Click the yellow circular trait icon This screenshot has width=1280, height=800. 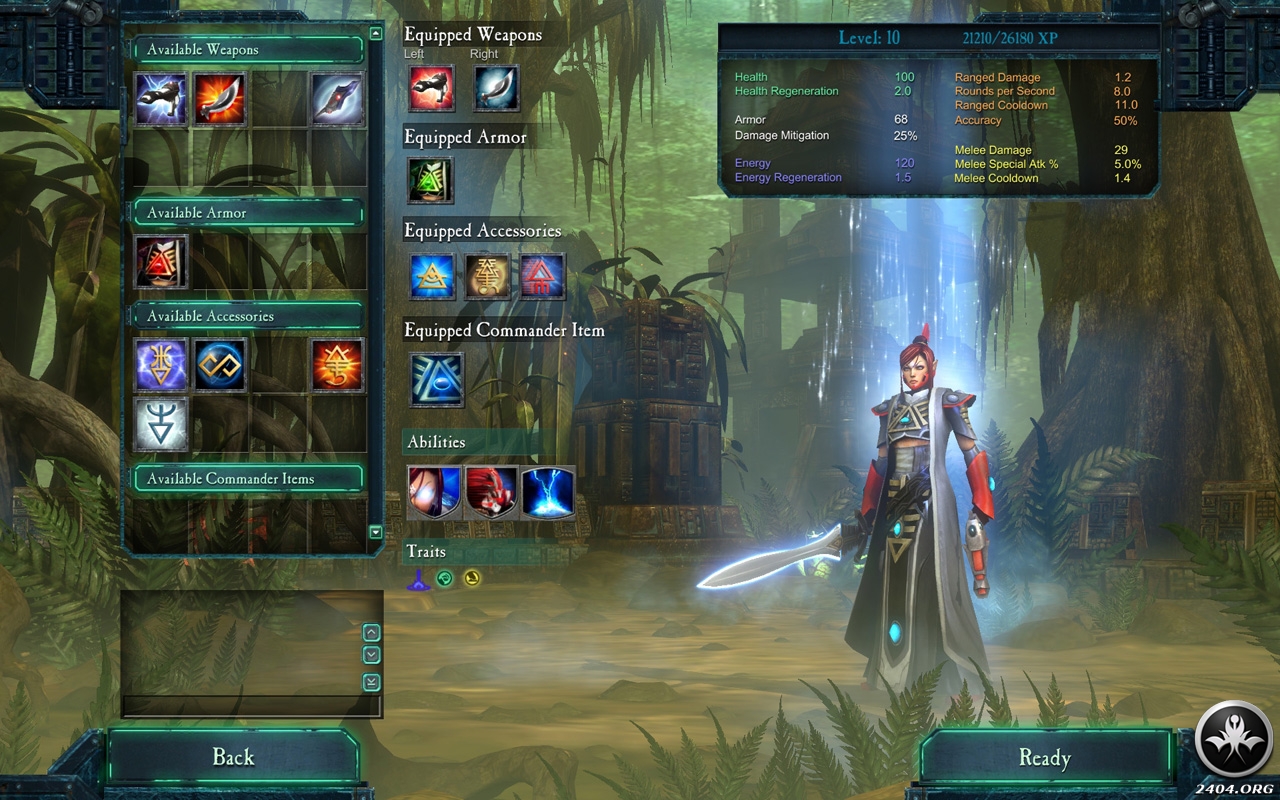point(471,578)
